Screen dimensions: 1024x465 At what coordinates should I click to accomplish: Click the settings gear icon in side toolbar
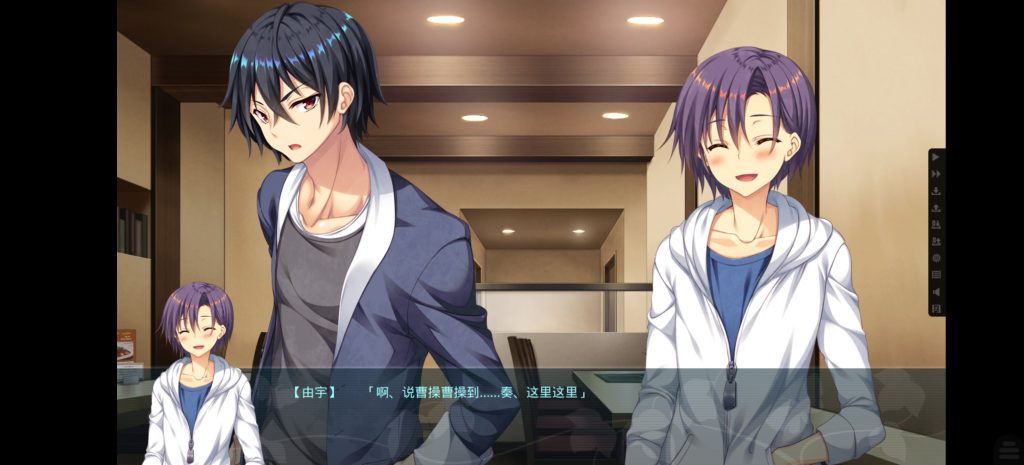(x=936, y=258)
